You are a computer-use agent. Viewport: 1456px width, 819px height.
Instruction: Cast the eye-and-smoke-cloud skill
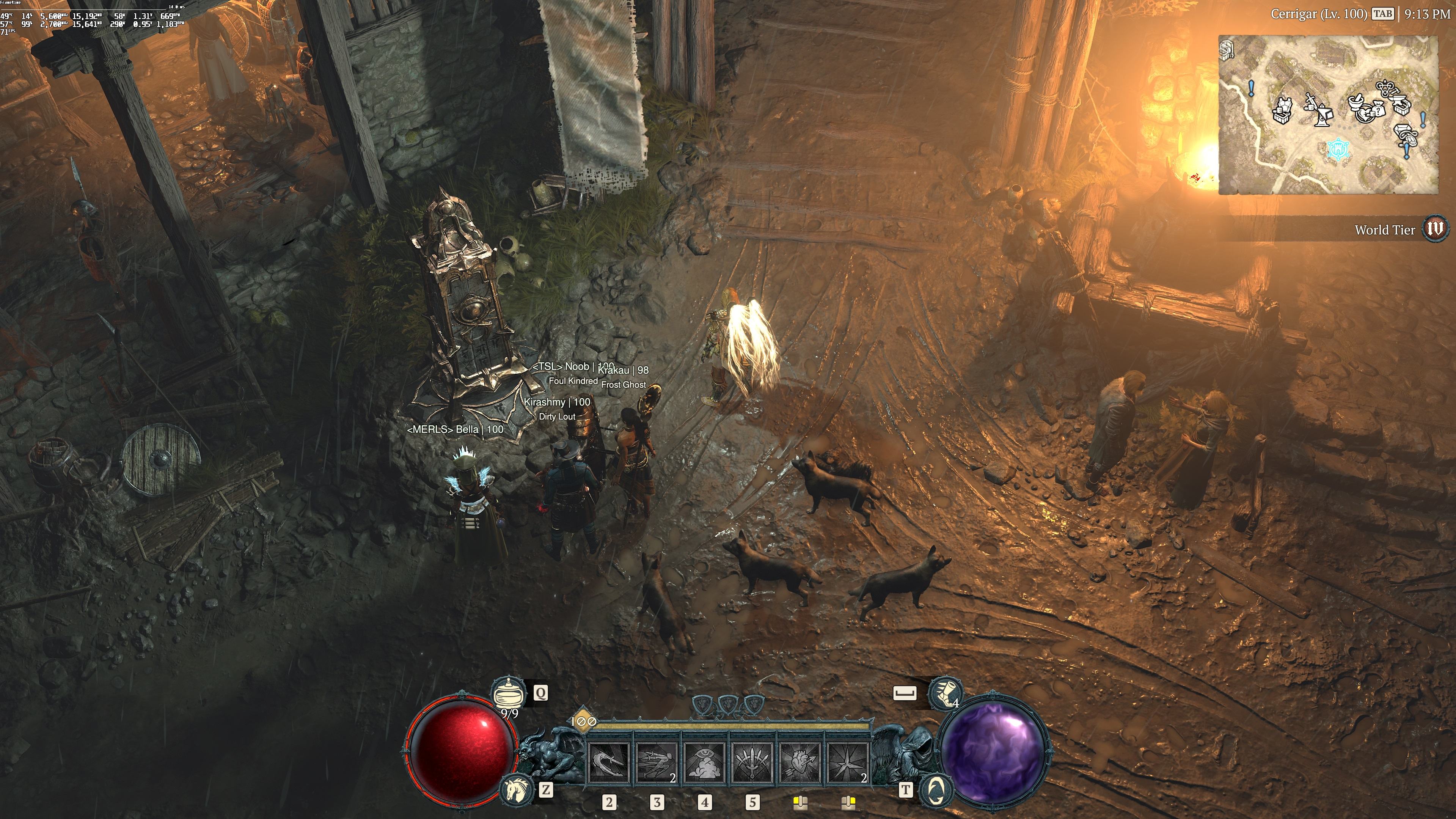(705, 763)
